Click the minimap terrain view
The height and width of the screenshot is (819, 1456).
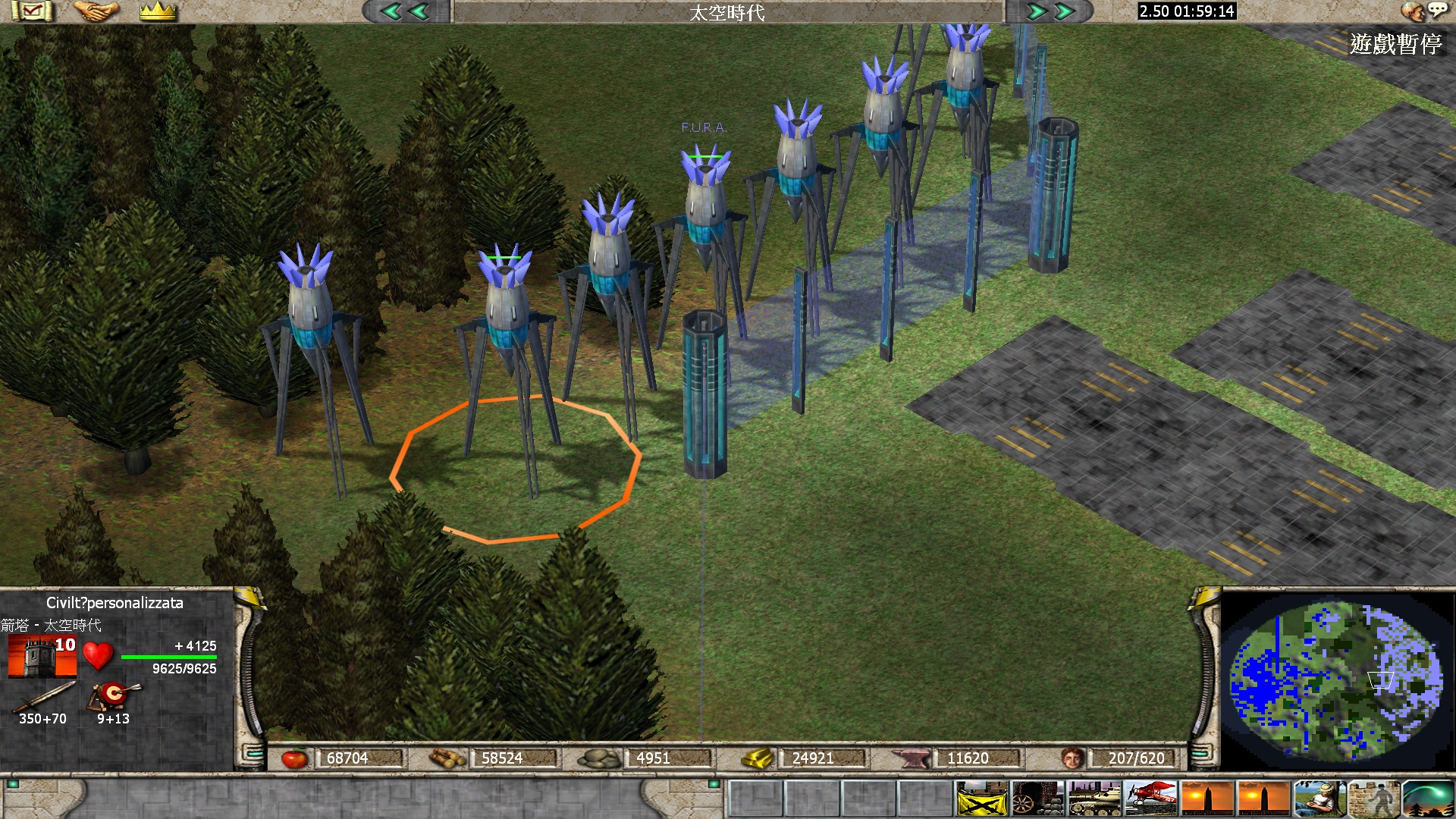1335,677
